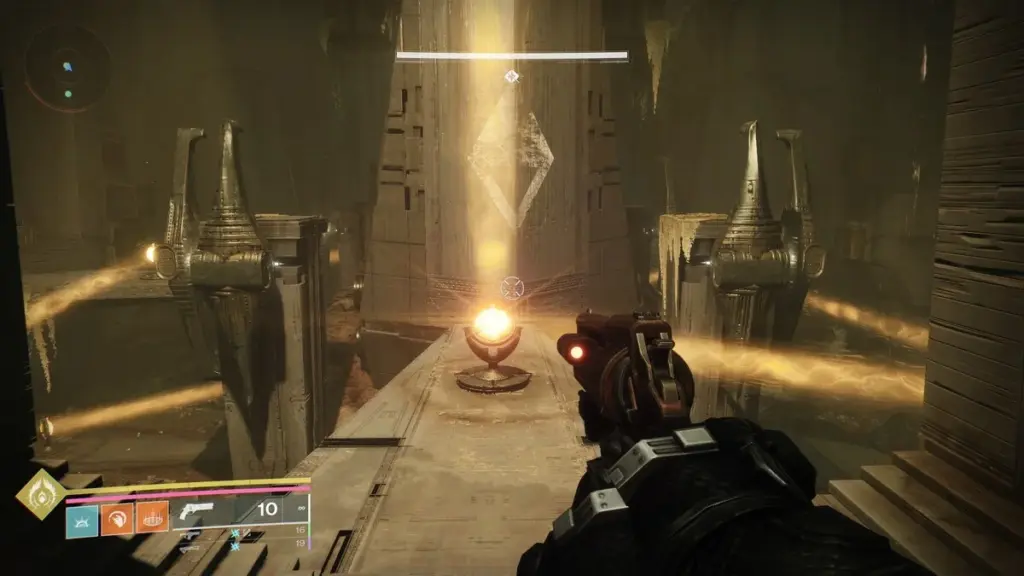Click the small diamond objective waypoint marker
Screen dimensions: 1024x576
click(x=511, y=76)
